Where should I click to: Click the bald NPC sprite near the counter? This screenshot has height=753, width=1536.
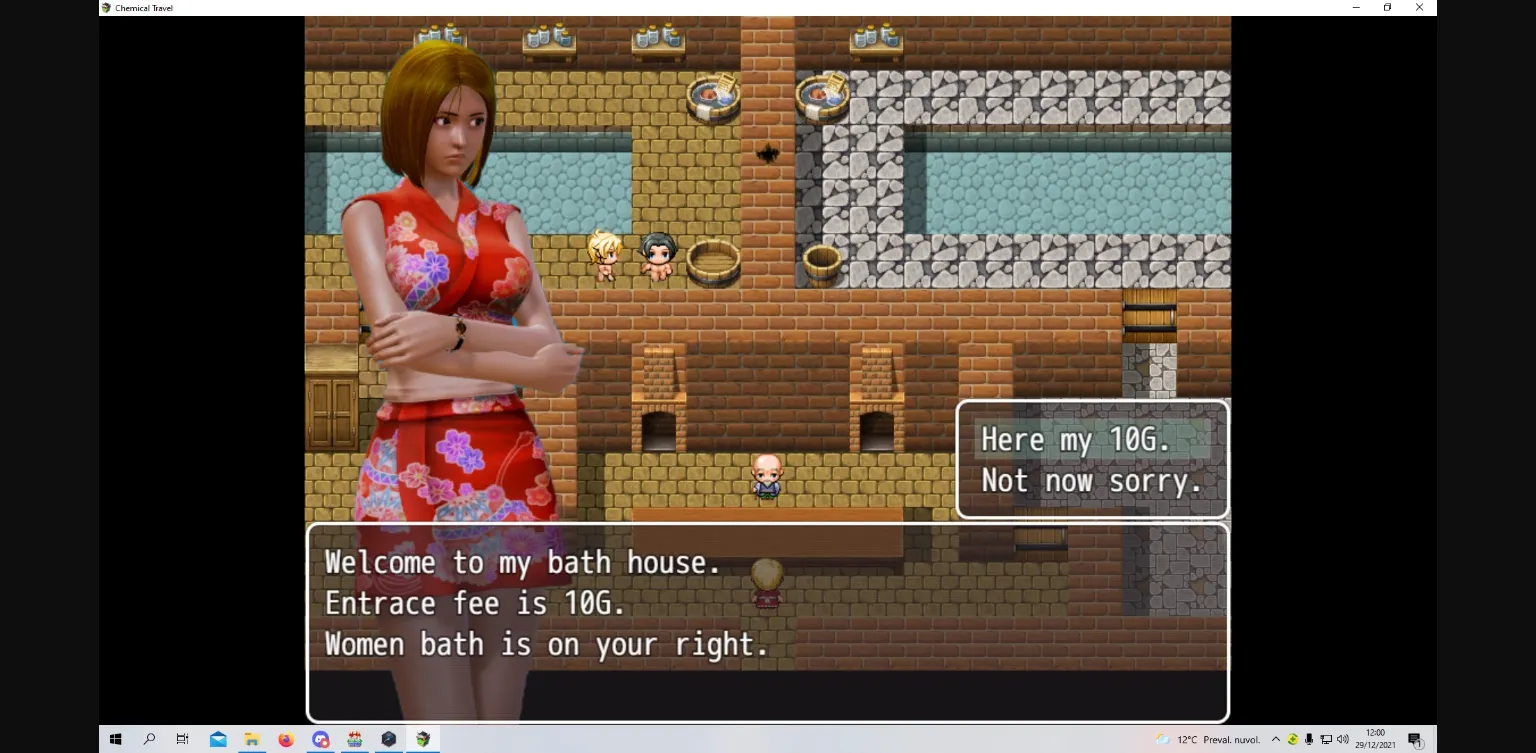[766, 476]
